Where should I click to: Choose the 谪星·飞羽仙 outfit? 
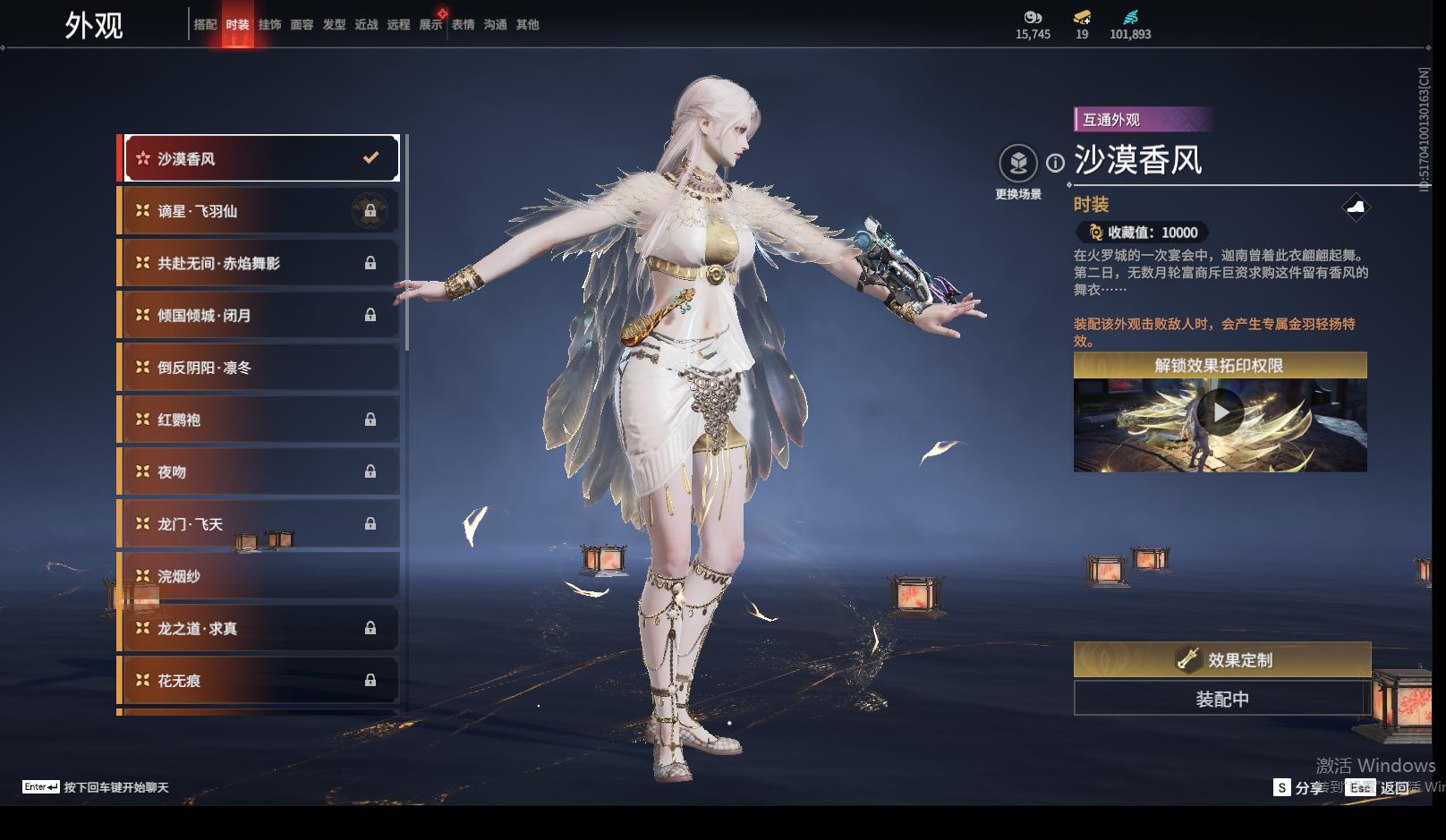260,211
